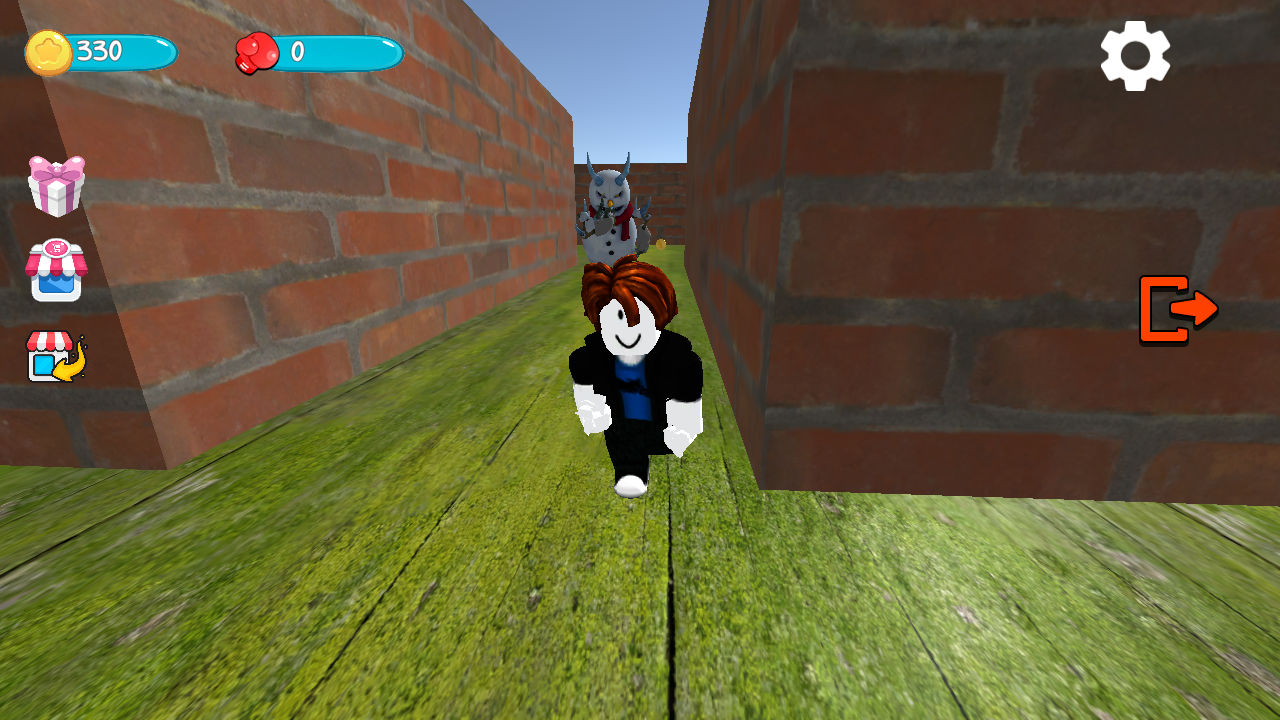Click the coin dropped near the snowman

point(660,244)
